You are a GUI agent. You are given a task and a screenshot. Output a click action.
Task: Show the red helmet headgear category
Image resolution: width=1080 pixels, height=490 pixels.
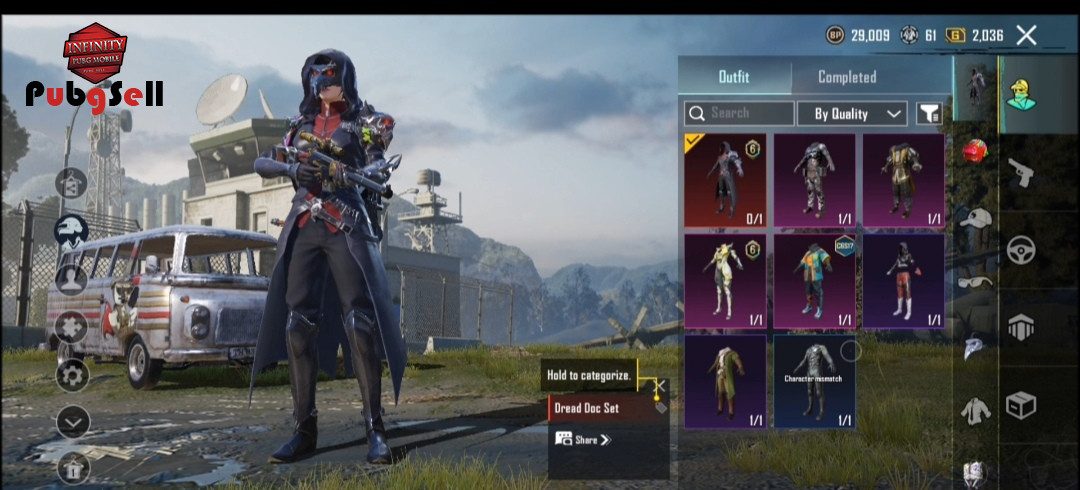point(975,152)
